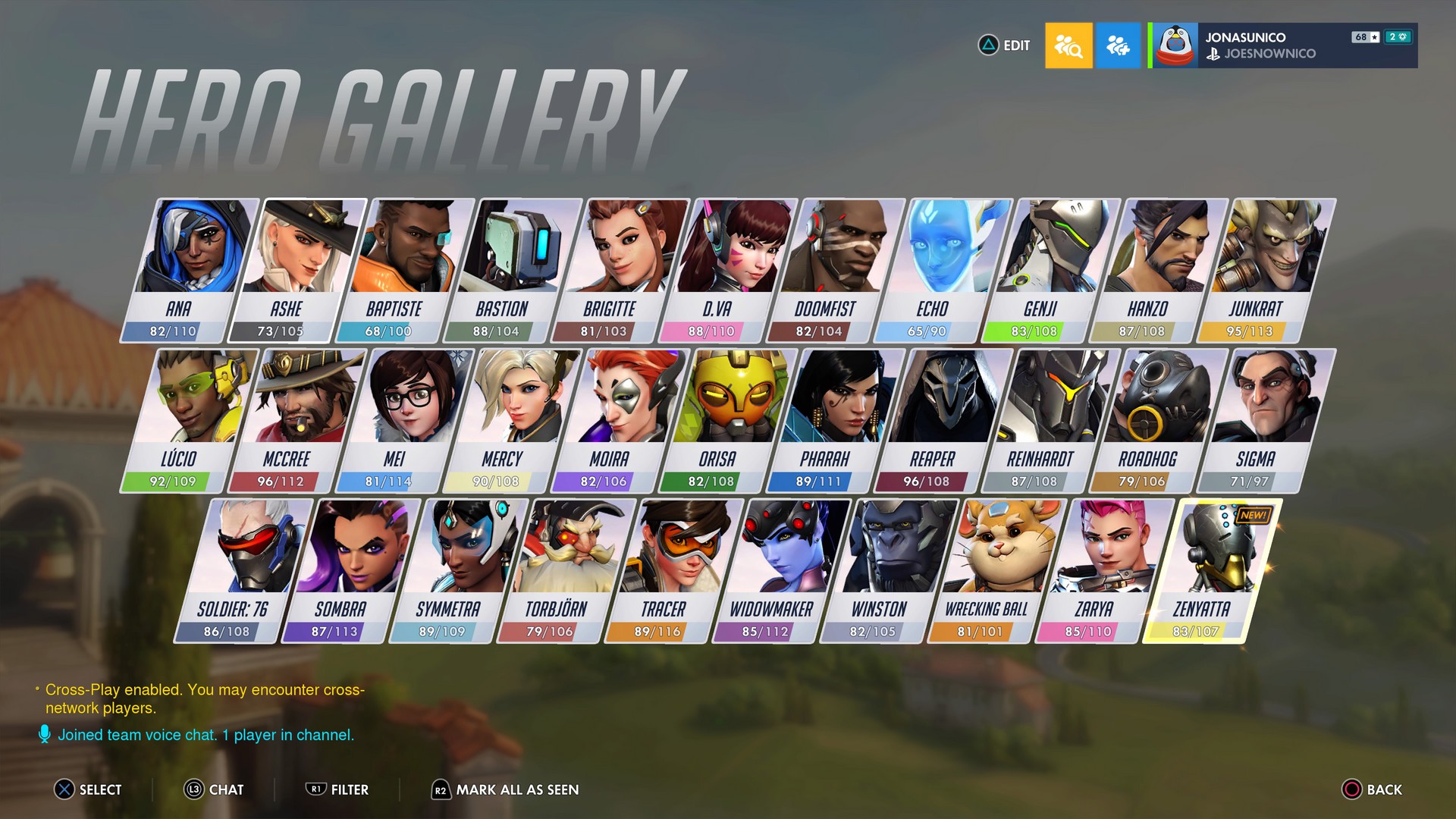
Task: Click the penguin player avatar
Action: coord(1177,45)
